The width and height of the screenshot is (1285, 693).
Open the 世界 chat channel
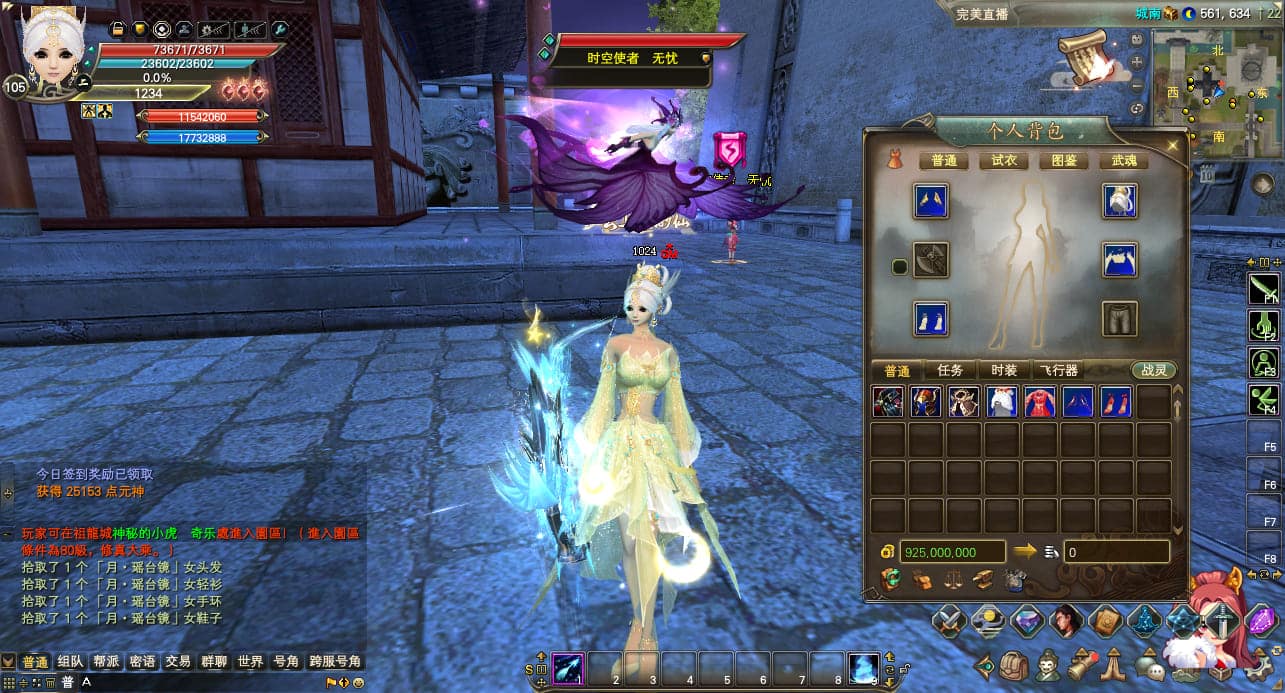250,661
